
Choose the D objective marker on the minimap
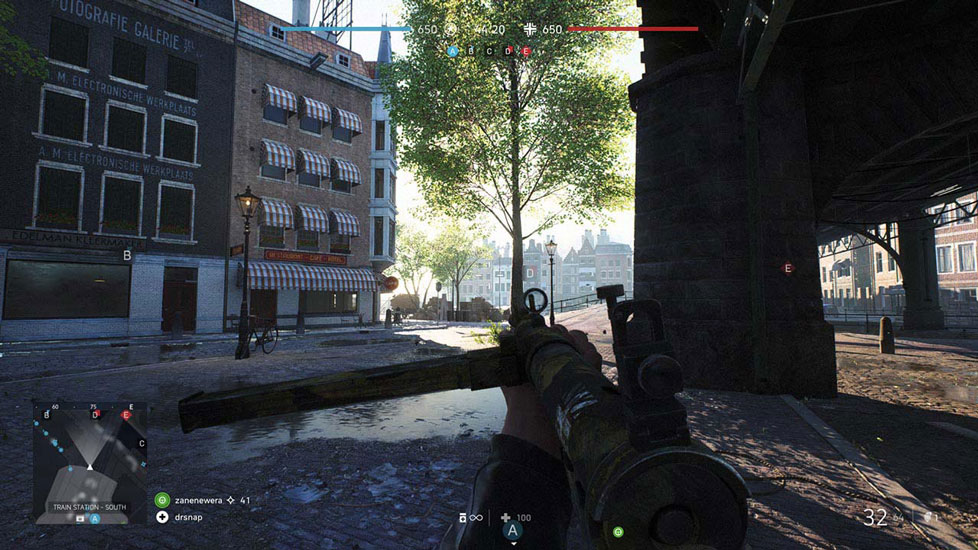(95, 414)
